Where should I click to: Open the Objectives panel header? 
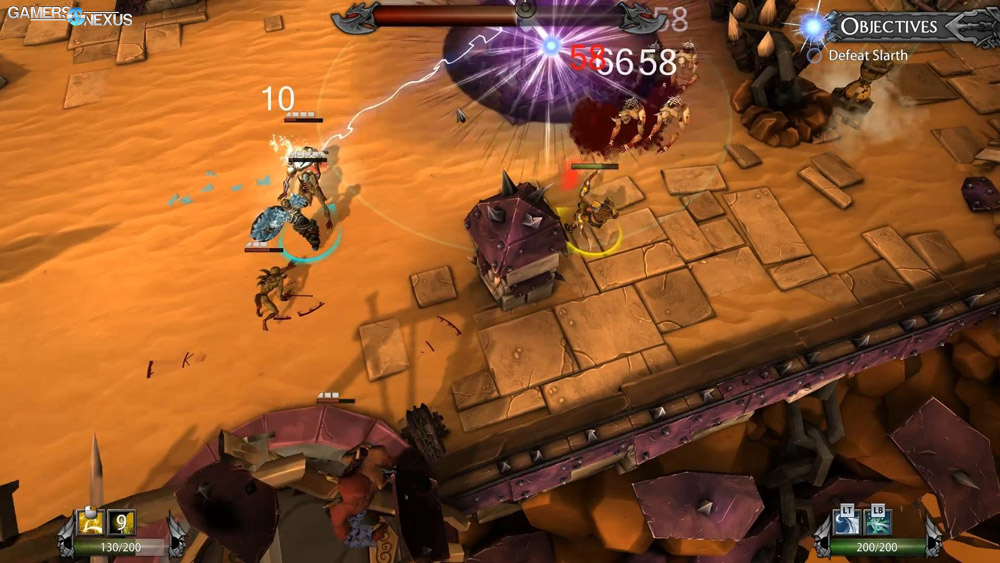click(888, 26)
